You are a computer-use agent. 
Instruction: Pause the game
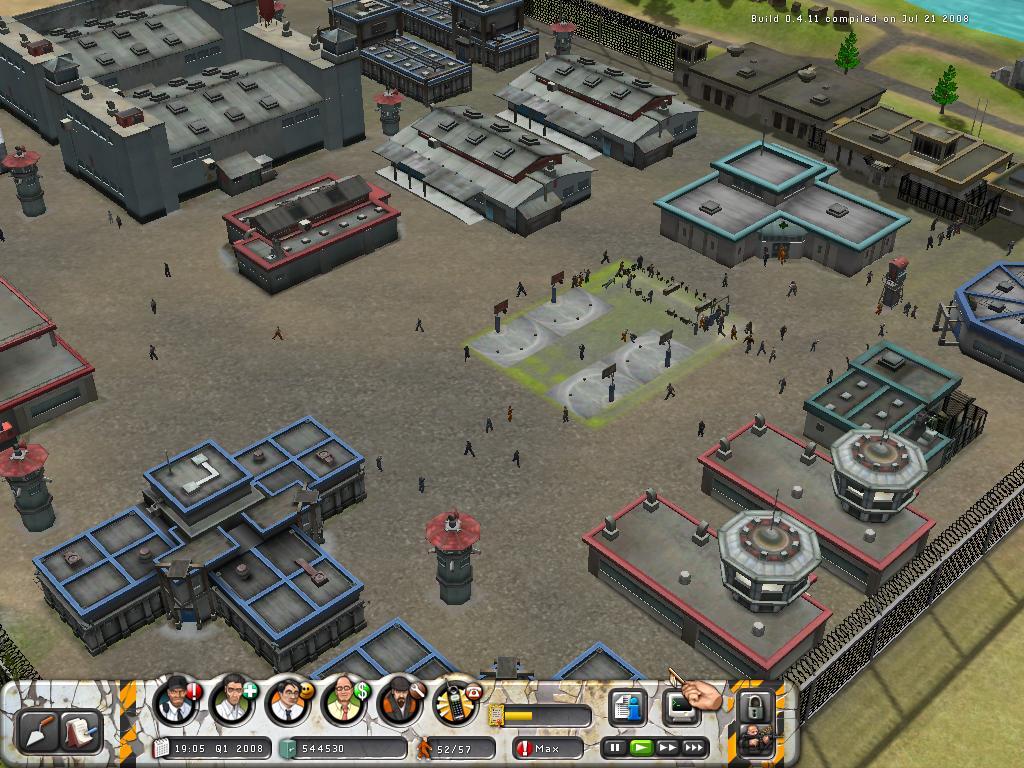pyautogui.click(x=616, y=747)
